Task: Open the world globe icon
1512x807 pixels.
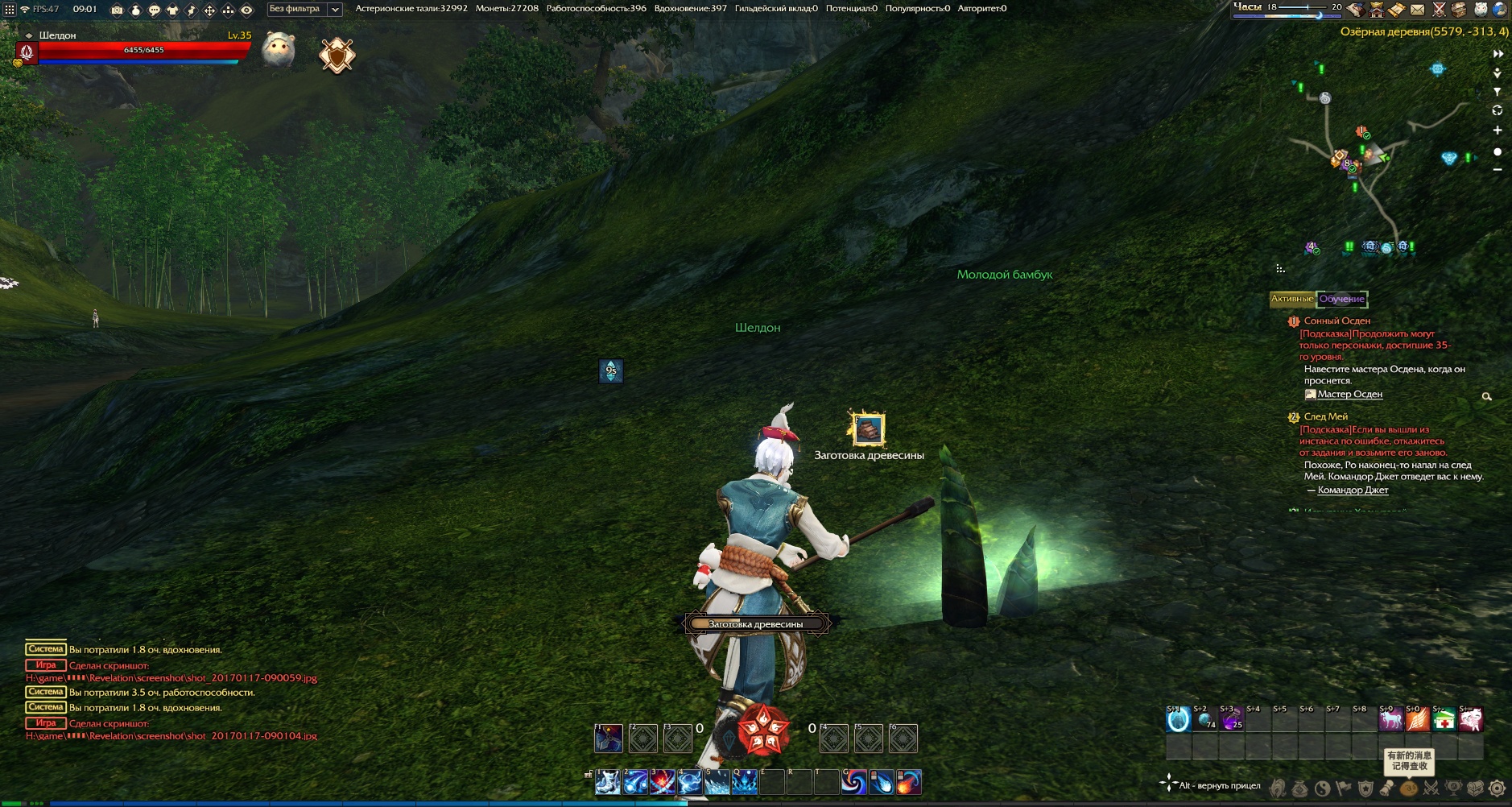Action: [1499, 10]
